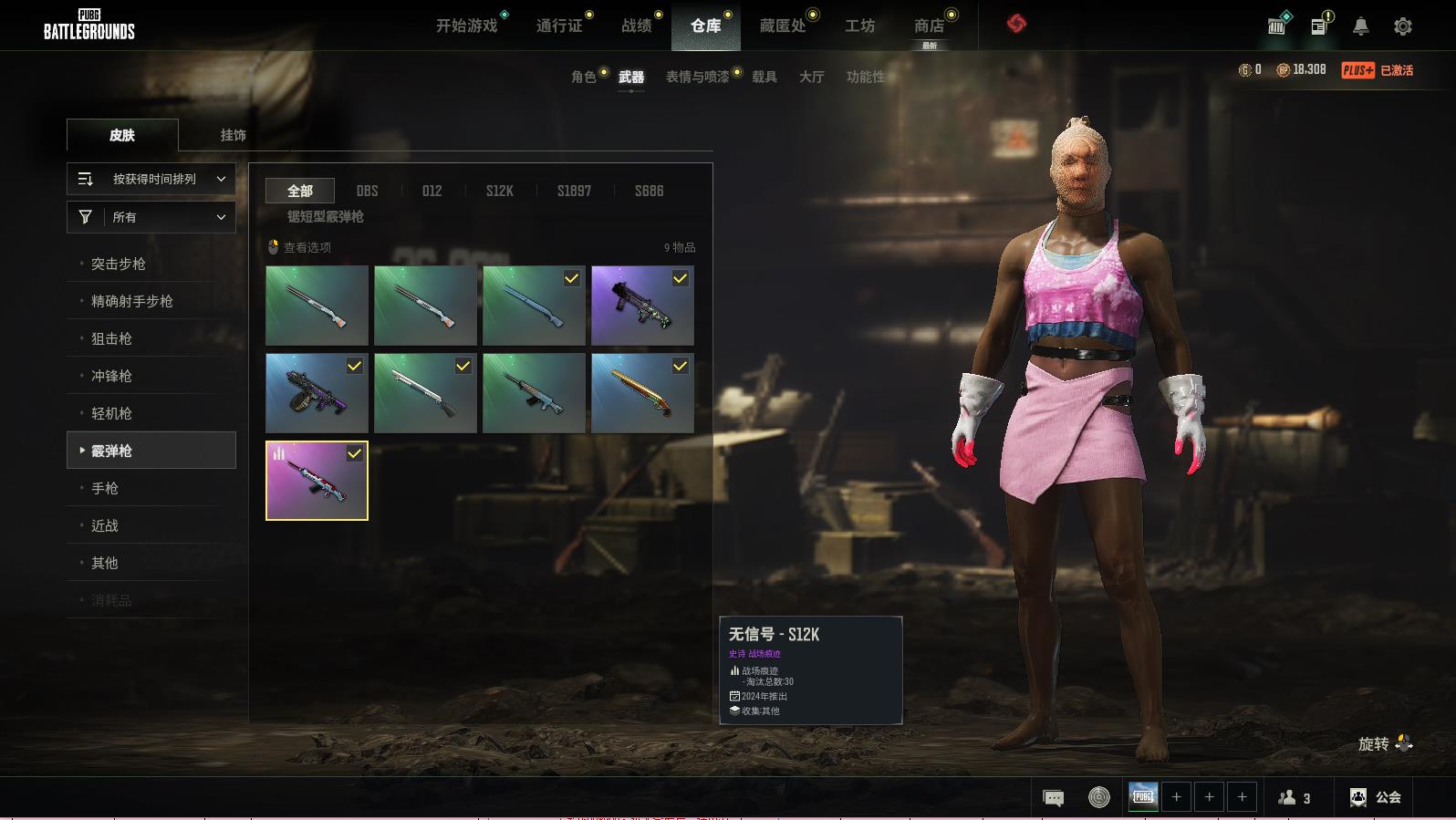Select the 手枪 pistol category
Viewport: 1456px width, 820px height.
pyautogui.click(x=105, y=488)
